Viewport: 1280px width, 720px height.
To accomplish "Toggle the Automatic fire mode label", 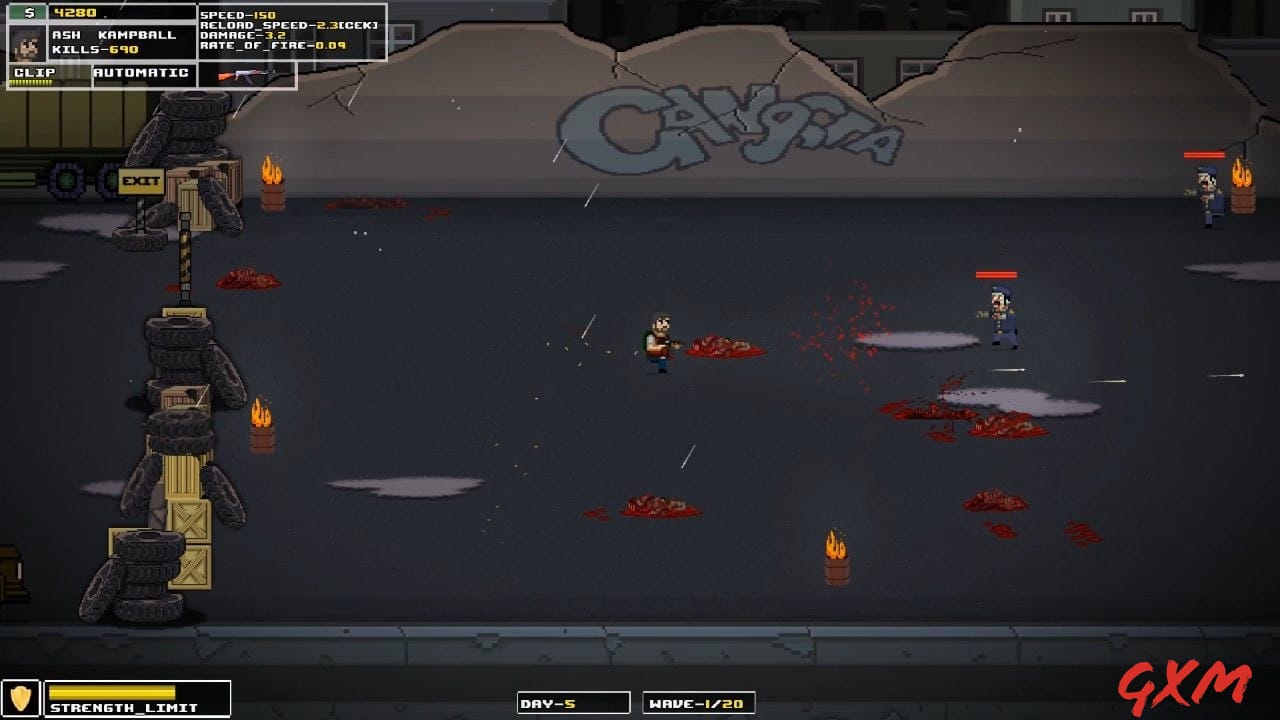I will coord(141,73).
